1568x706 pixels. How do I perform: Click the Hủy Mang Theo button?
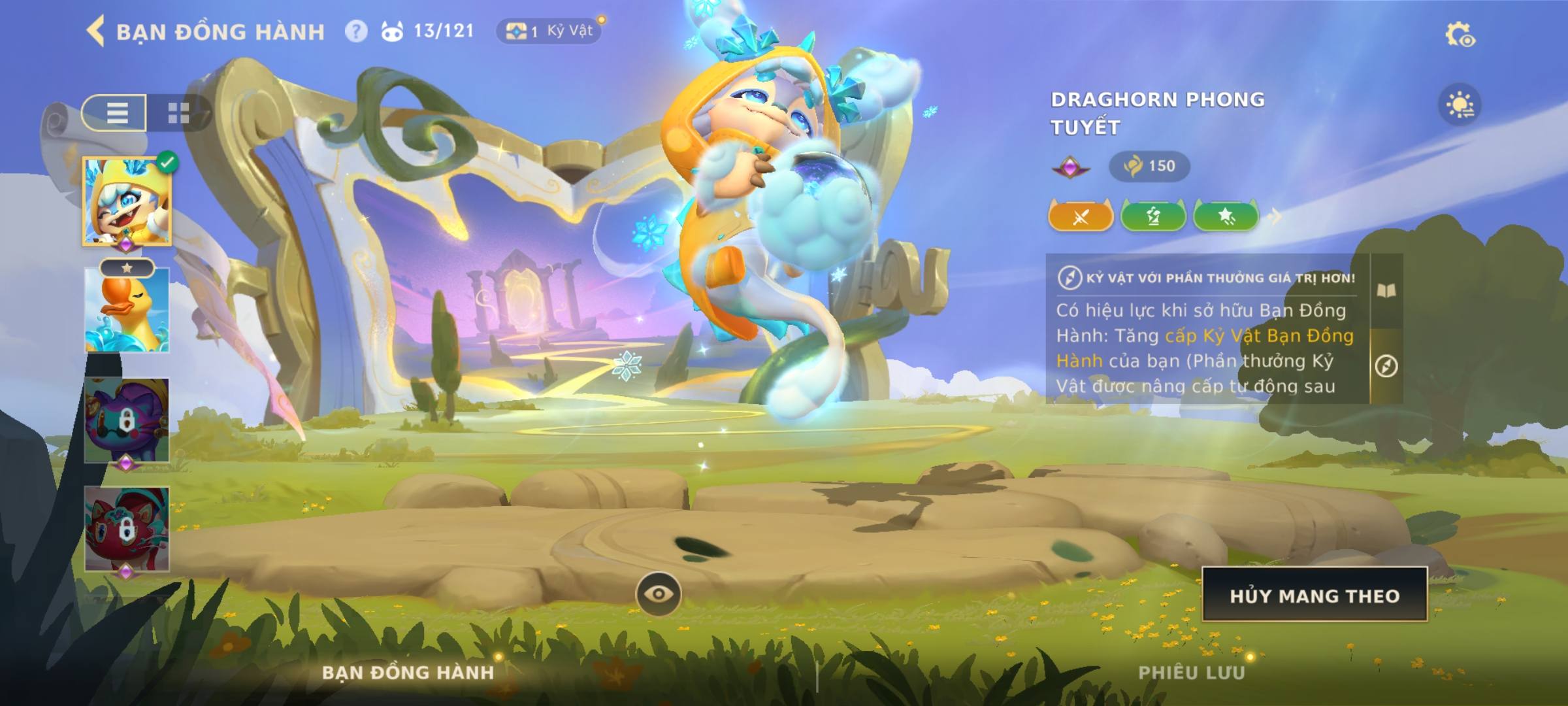(1315, 595)
